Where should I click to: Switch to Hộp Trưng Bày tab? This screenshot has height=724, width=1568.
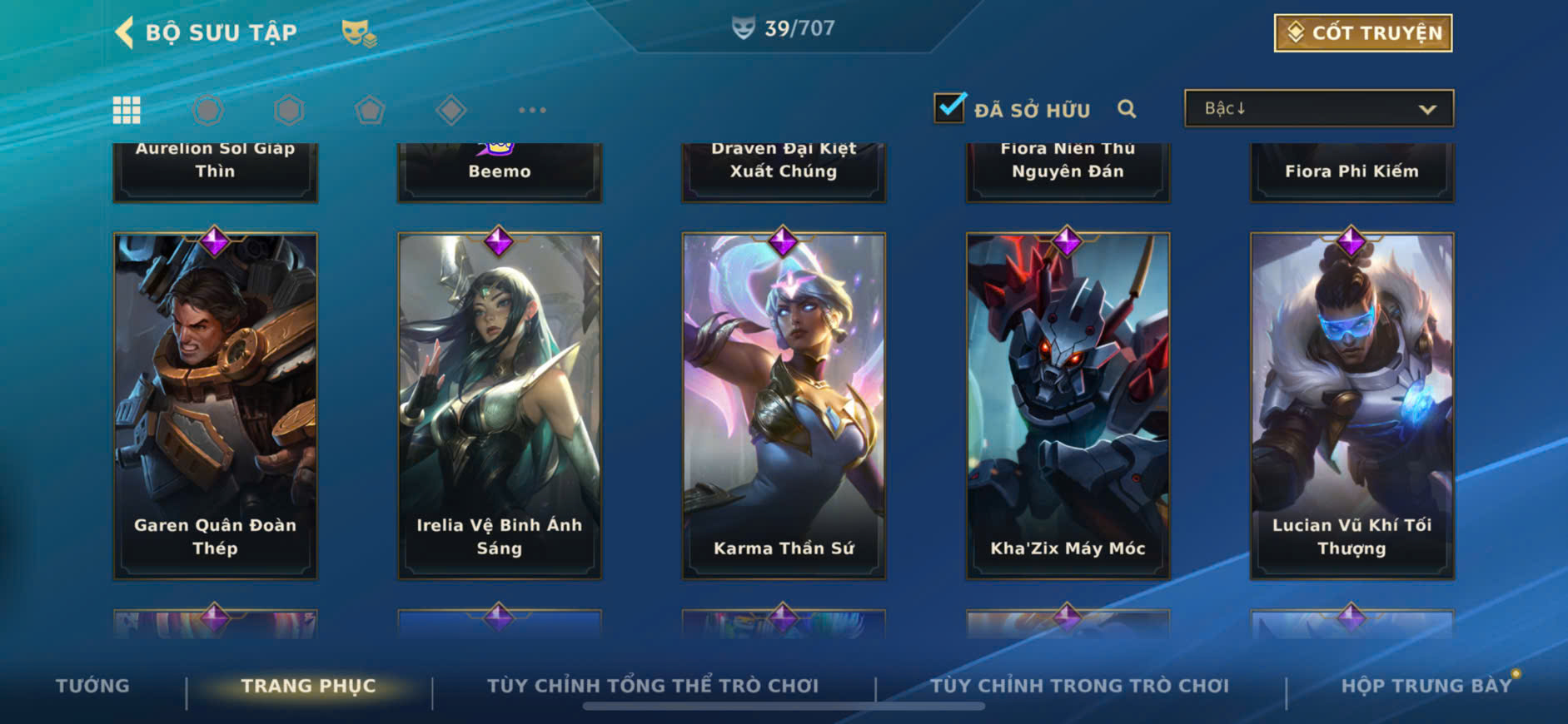tap(1426, 686)
